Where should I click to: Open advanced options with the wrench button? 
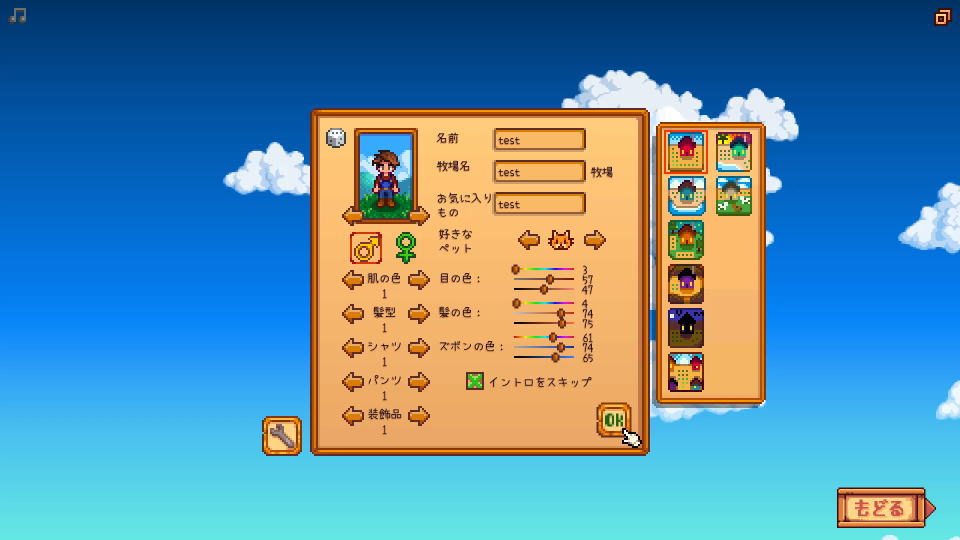pyautogui.click(x=282, y=436)
